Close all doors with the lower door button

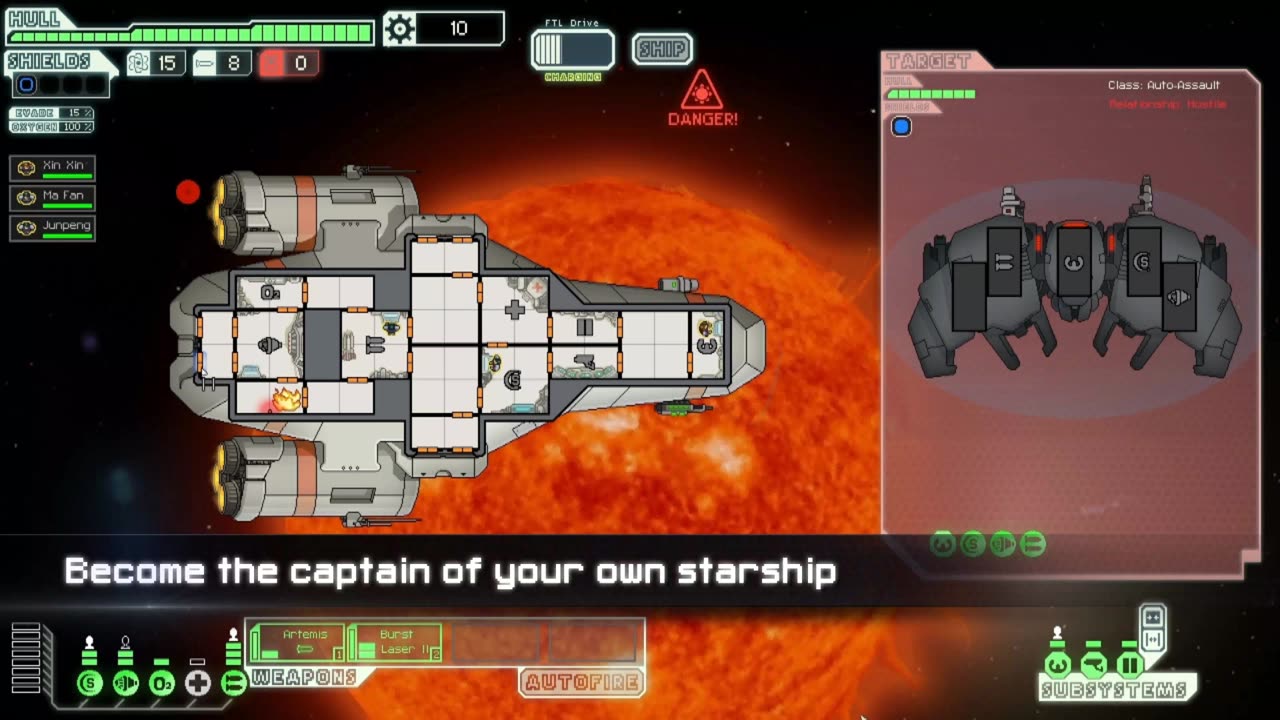pos(1152,640)
